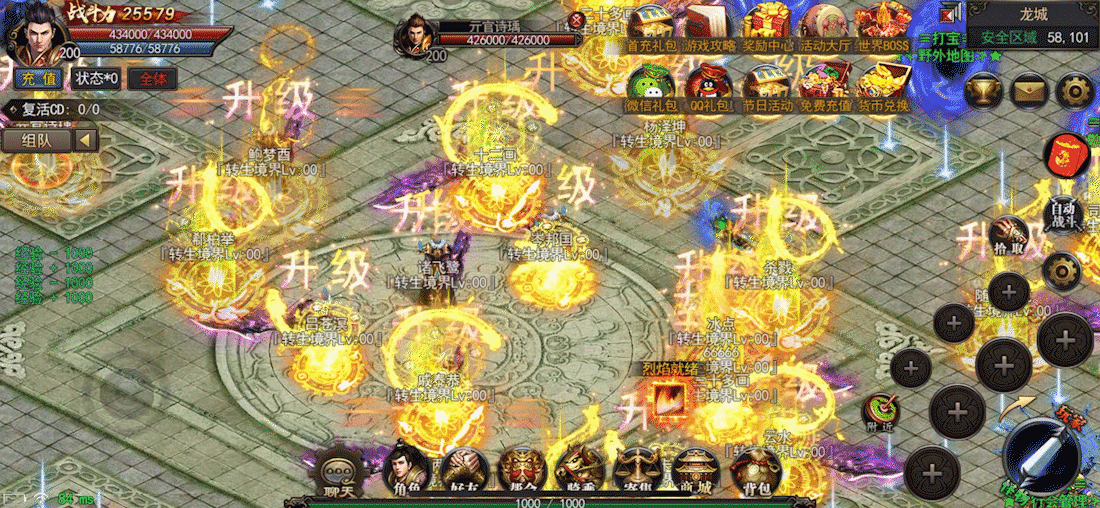Claim the 微信礼包 WeChat gift
The width and height of the screenshot is (1100, 508).
click(651, 87)
